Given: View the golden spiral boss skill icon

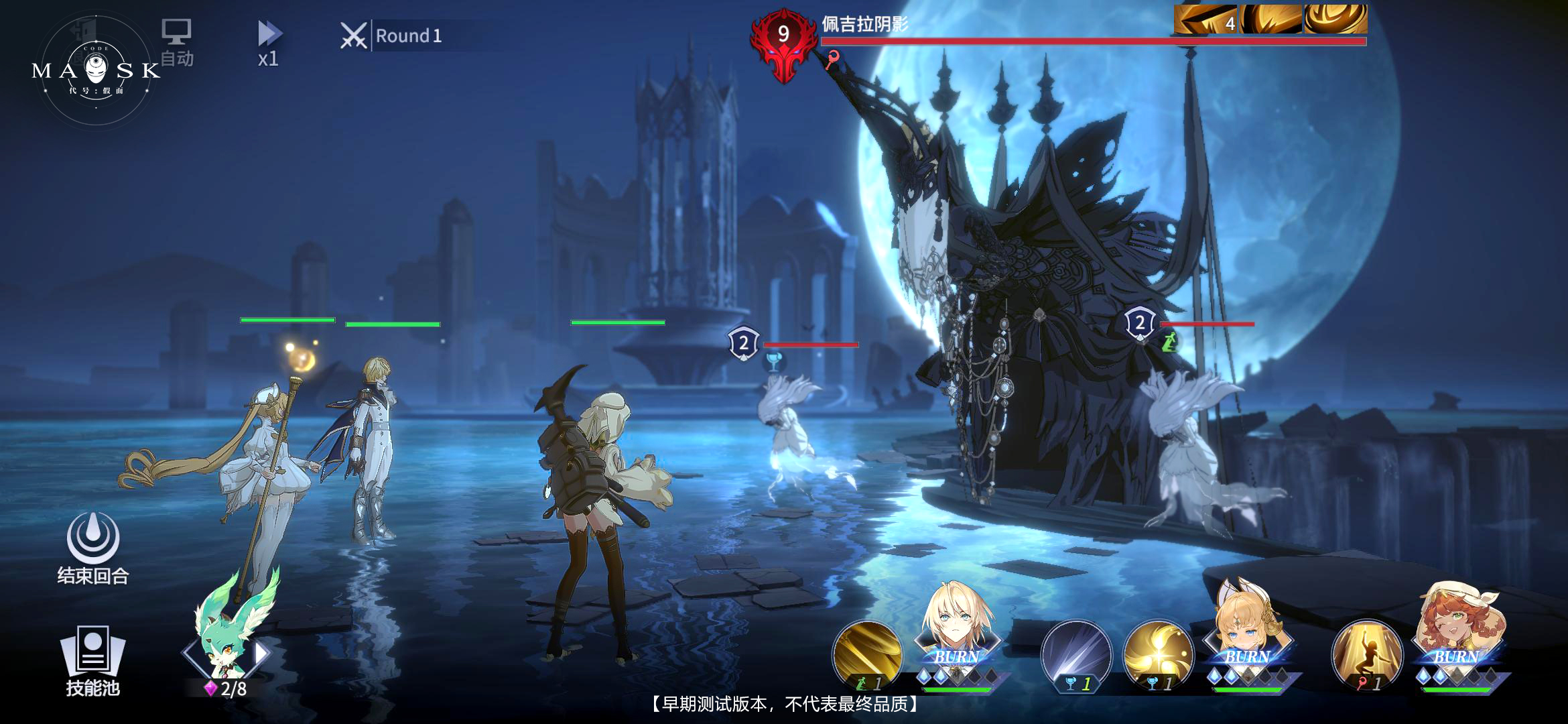Looking at the screenshot, I should coord(1335,19).
